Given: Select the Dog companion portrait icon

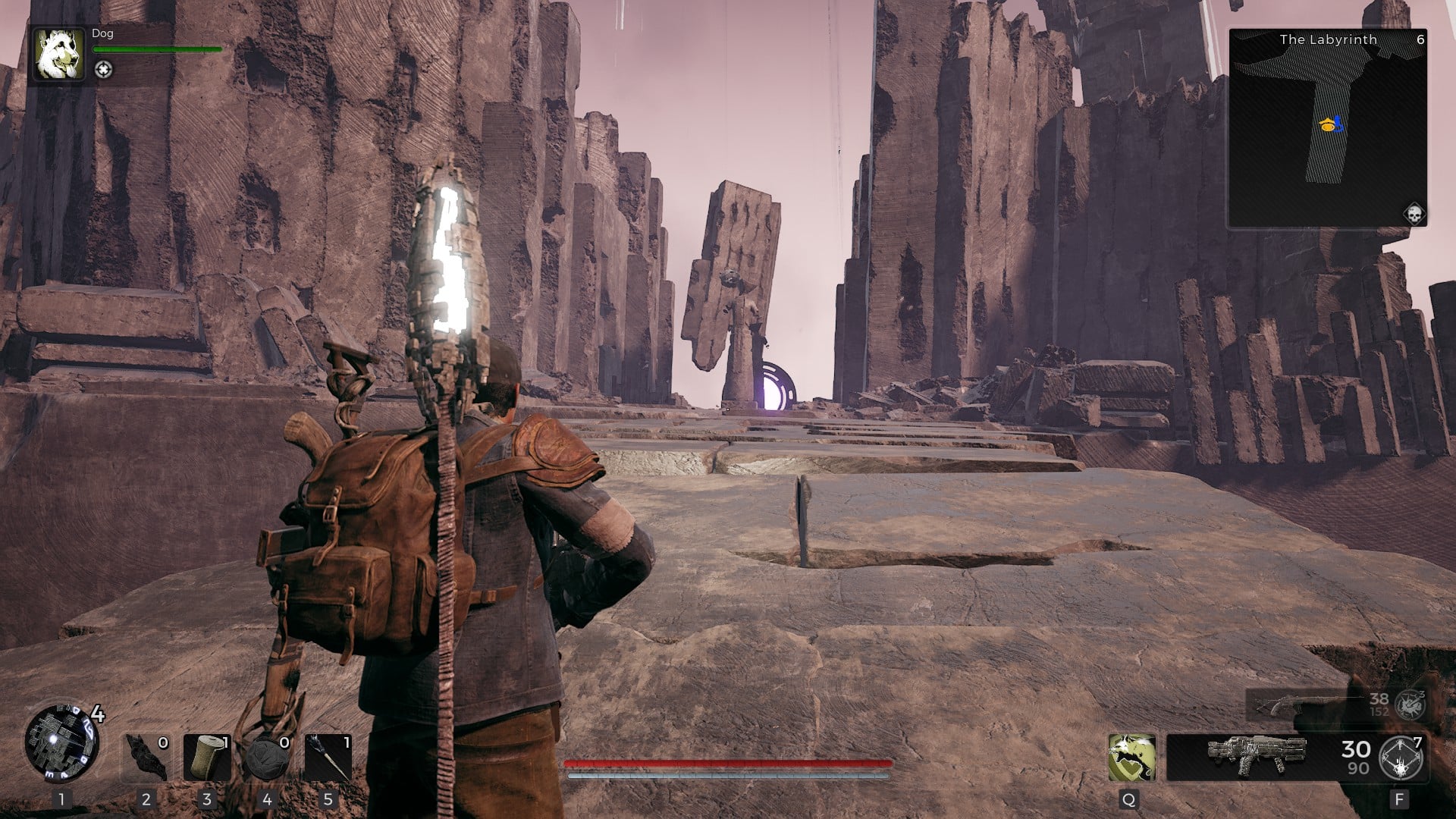Looking at the screenshot, I should click(59, 56).
